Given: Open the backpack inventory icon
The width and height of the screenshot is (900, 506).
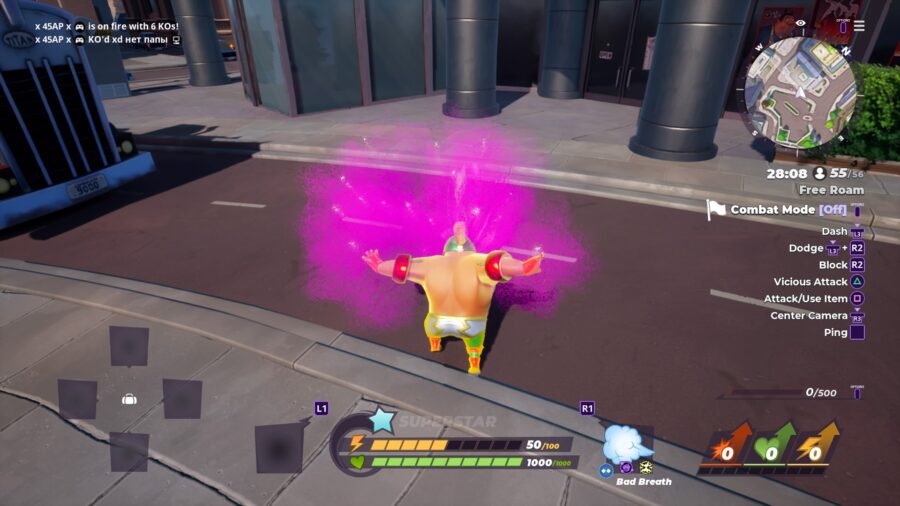Looking at the screenshot, I should (129, 399).
